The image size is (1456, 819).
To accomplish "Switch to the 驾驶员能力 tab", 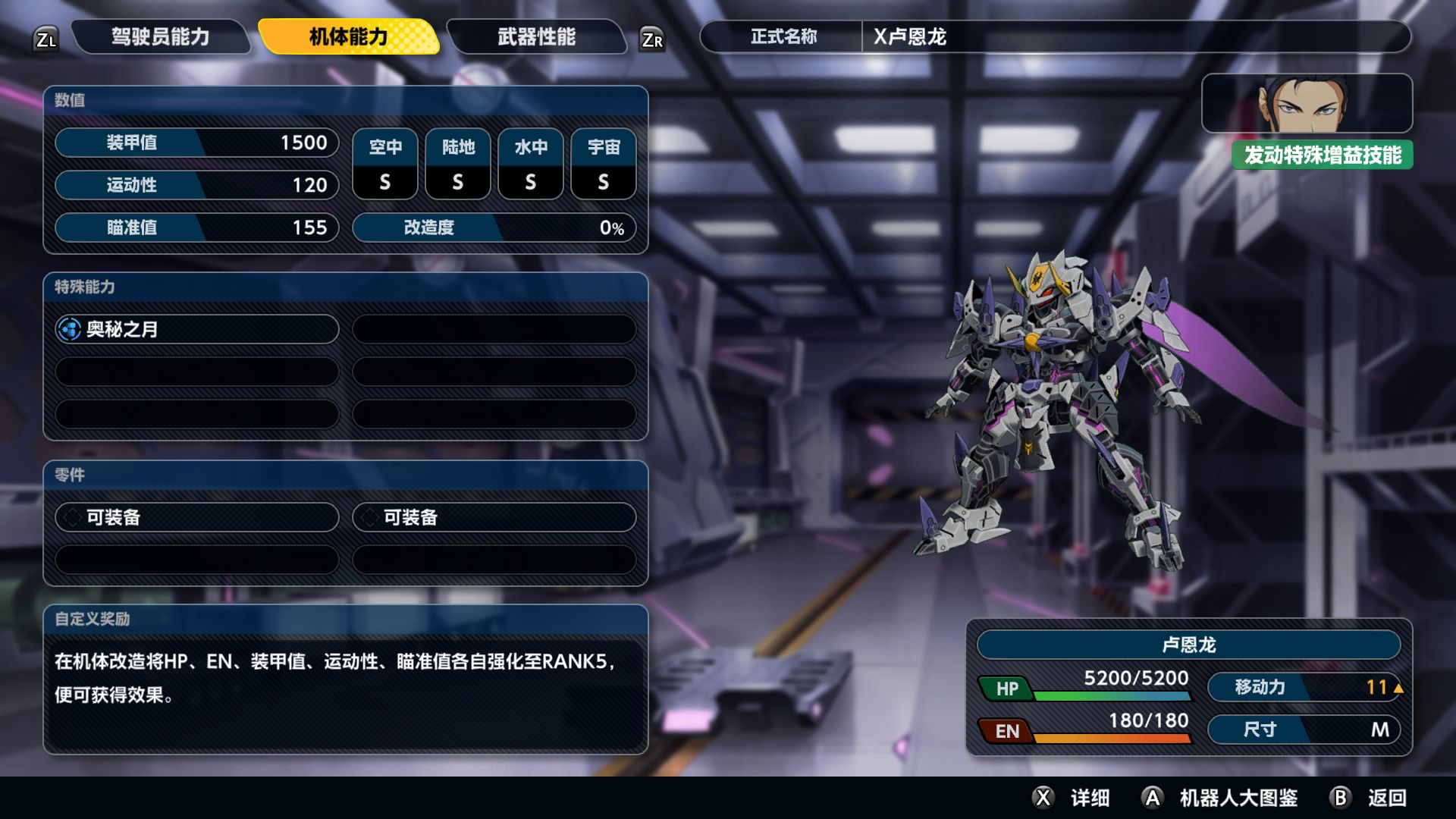I will click(160, 36).
